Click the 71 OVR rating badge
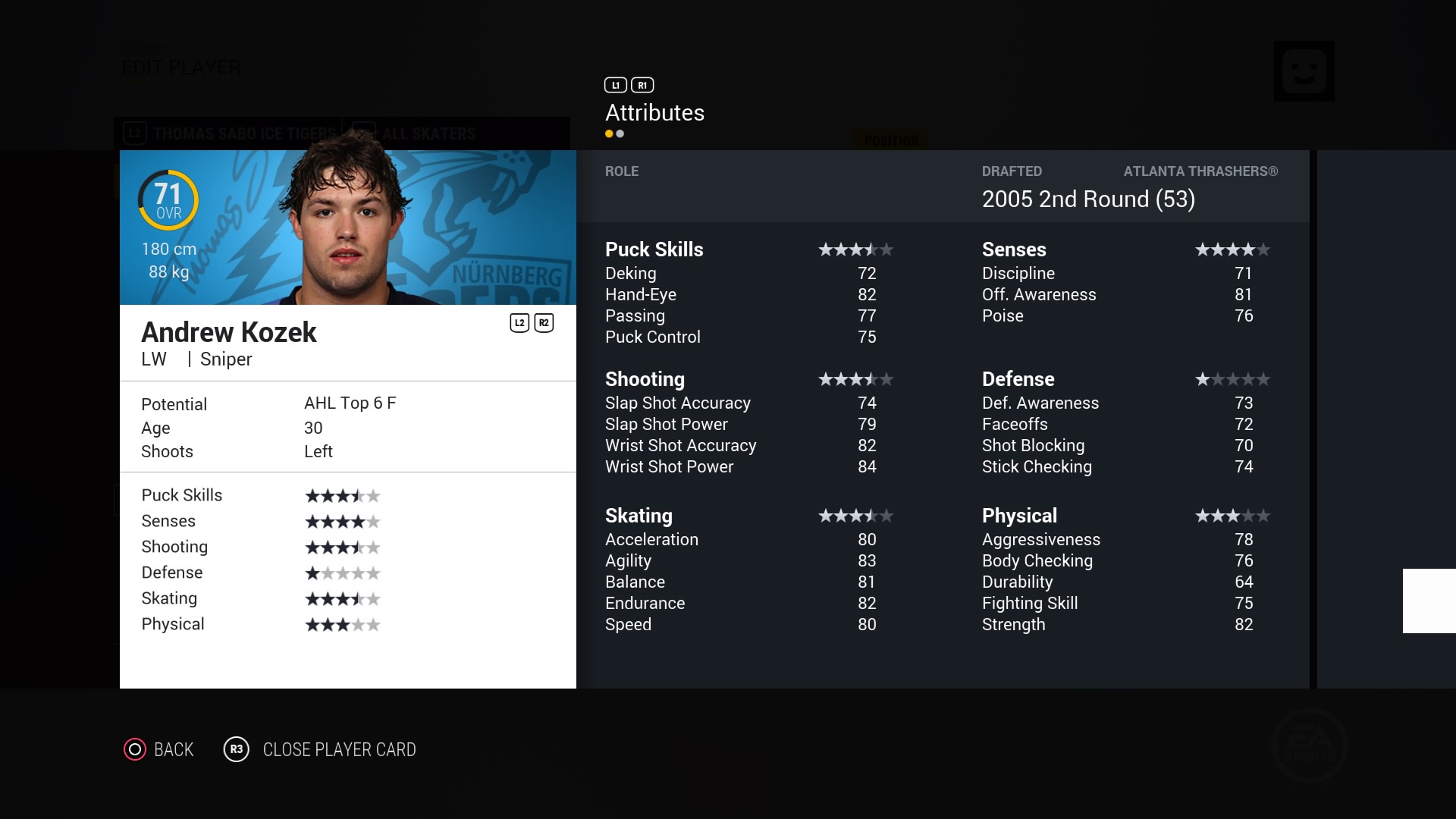Viewport: 1456px width, 819px height. pyautogui.click(x=168, y=200)
